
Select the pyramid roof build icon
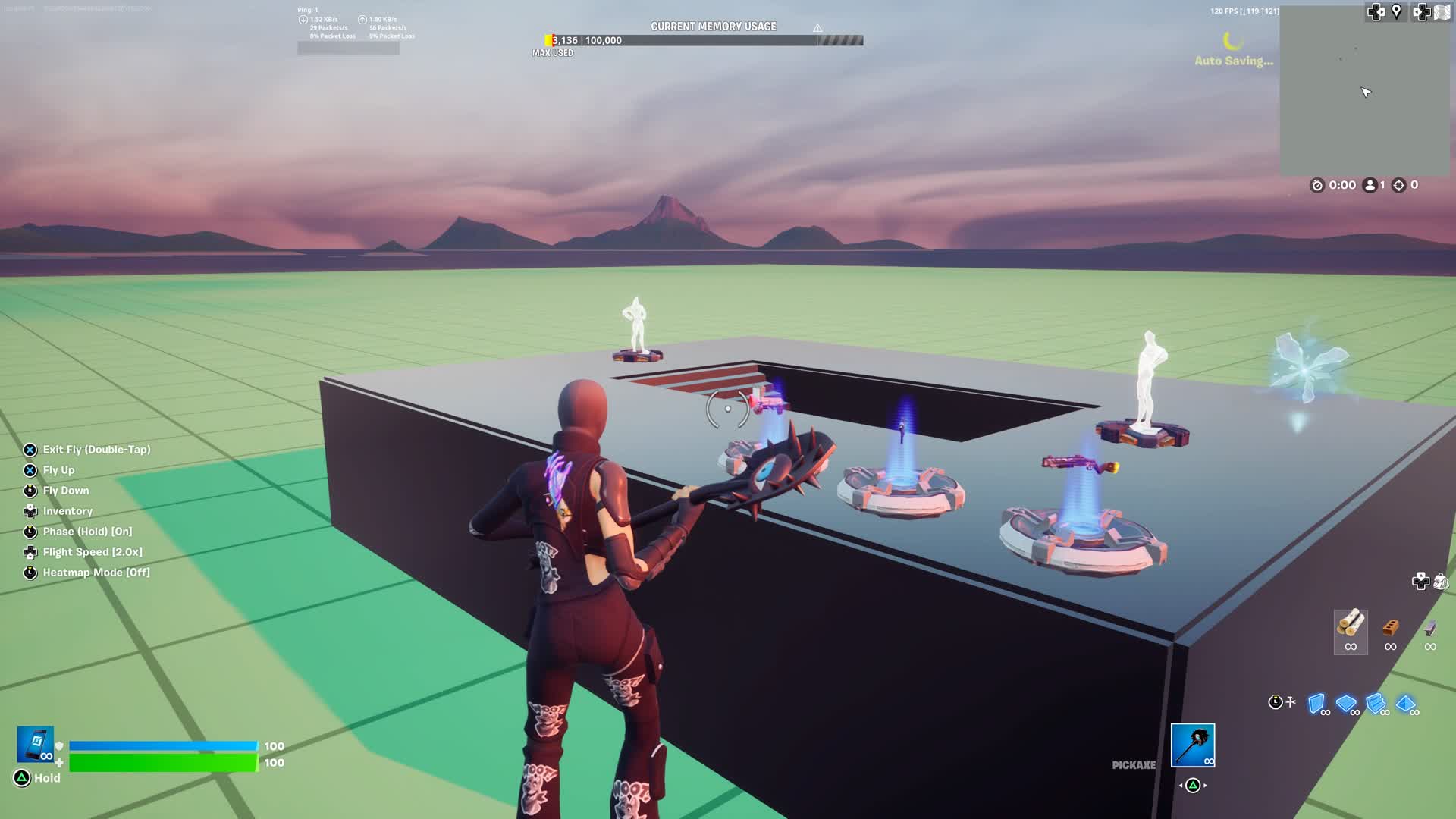1405,703
